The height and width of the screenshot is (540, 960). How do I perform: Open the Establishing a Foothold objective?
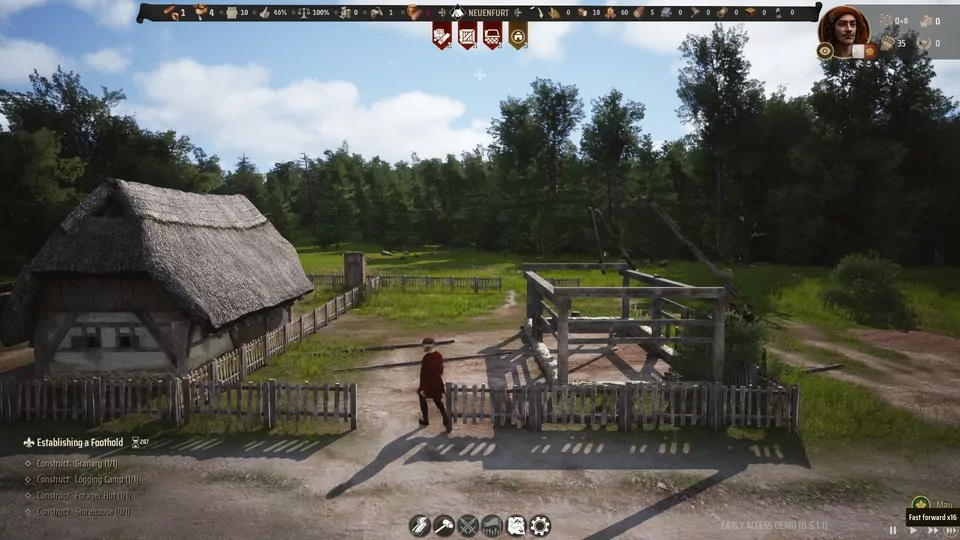(x=74, y=442)
